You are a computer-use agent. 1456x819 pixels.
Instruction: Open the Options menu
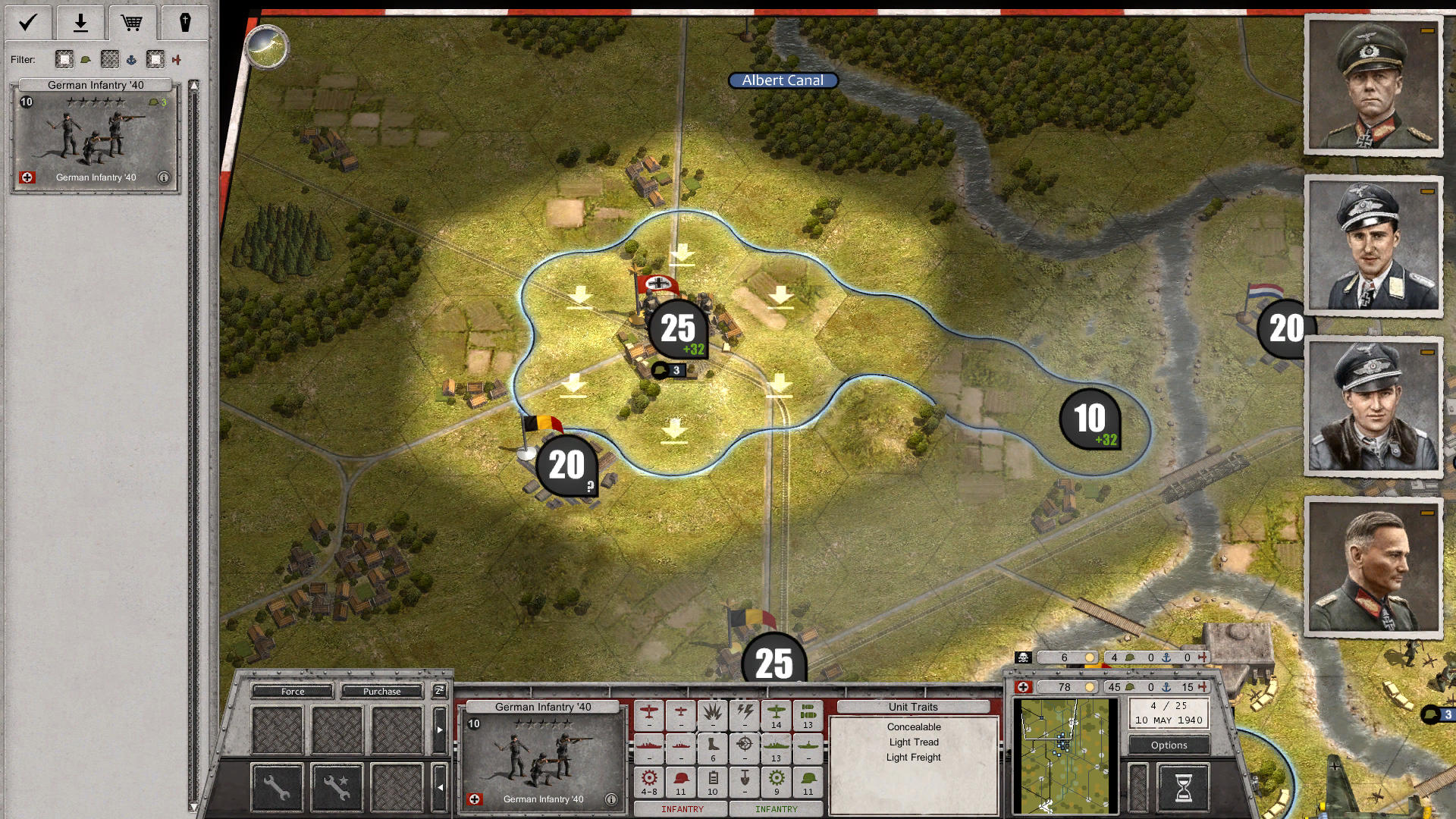tap(1169, 745)
